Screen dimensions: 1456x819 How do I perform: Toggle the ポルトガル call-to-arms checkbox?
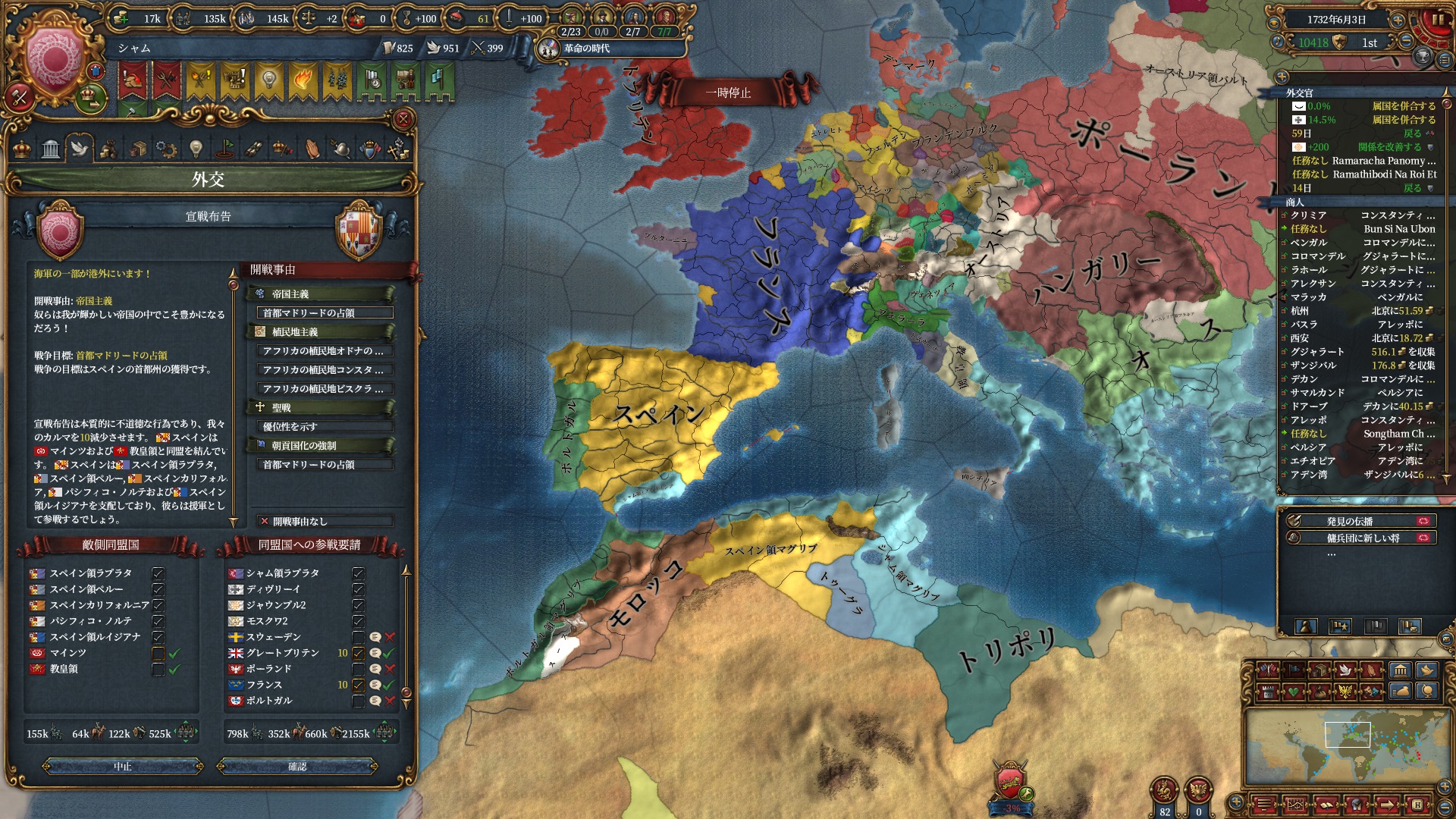point(358,701)
